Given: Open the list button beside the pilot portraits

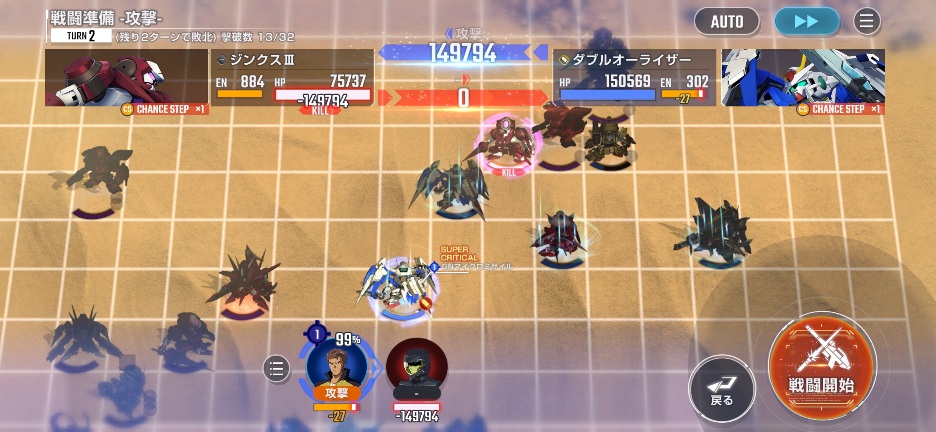Looking at the screenshot, I should coord(276,369).
